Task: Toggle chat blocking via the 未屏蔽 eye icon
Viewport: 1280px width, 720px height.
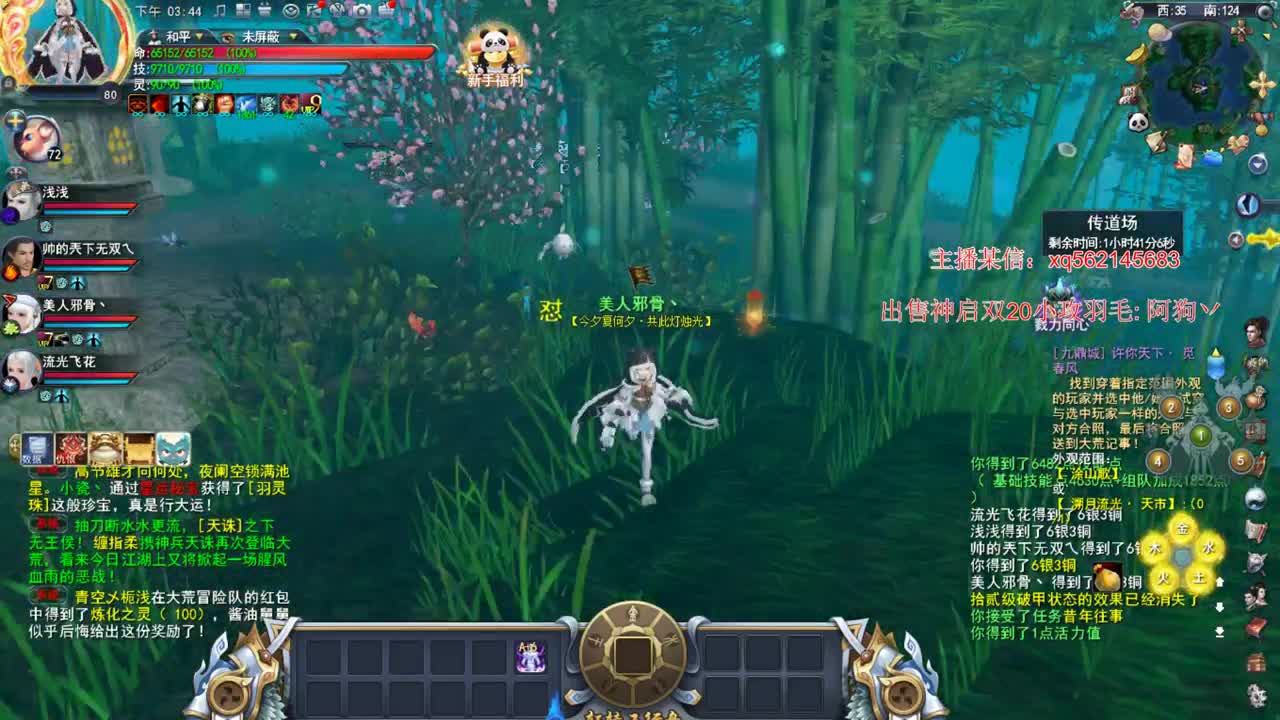Action: click(x=227, y=37)
